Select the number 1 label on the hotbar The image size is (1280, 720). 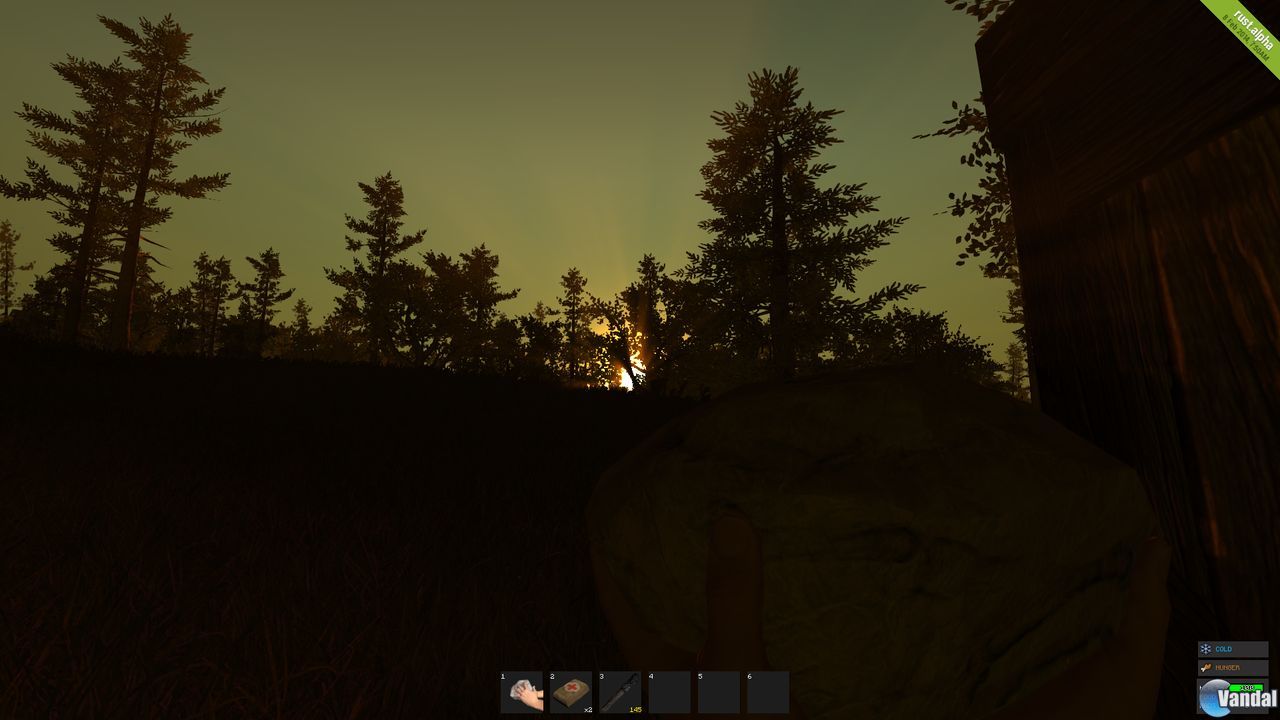pos(503,676)
